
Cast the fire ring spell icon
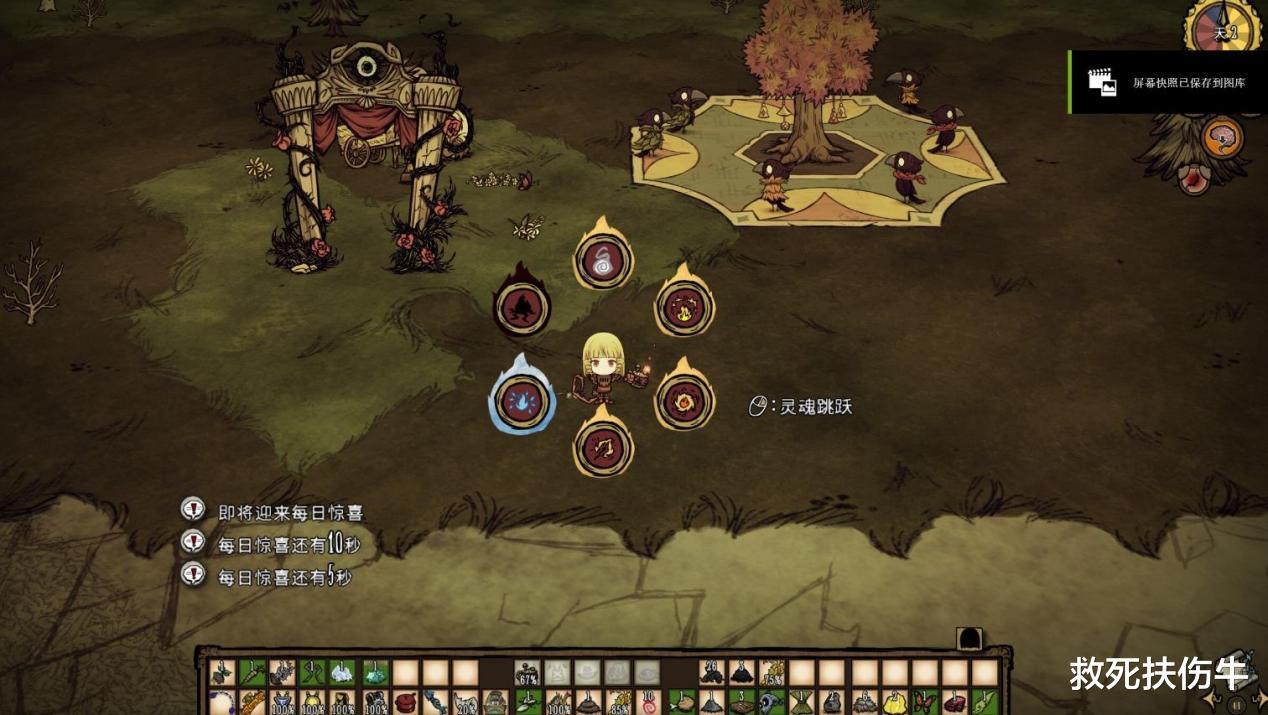pyautogui.click(x=685, y=402)
